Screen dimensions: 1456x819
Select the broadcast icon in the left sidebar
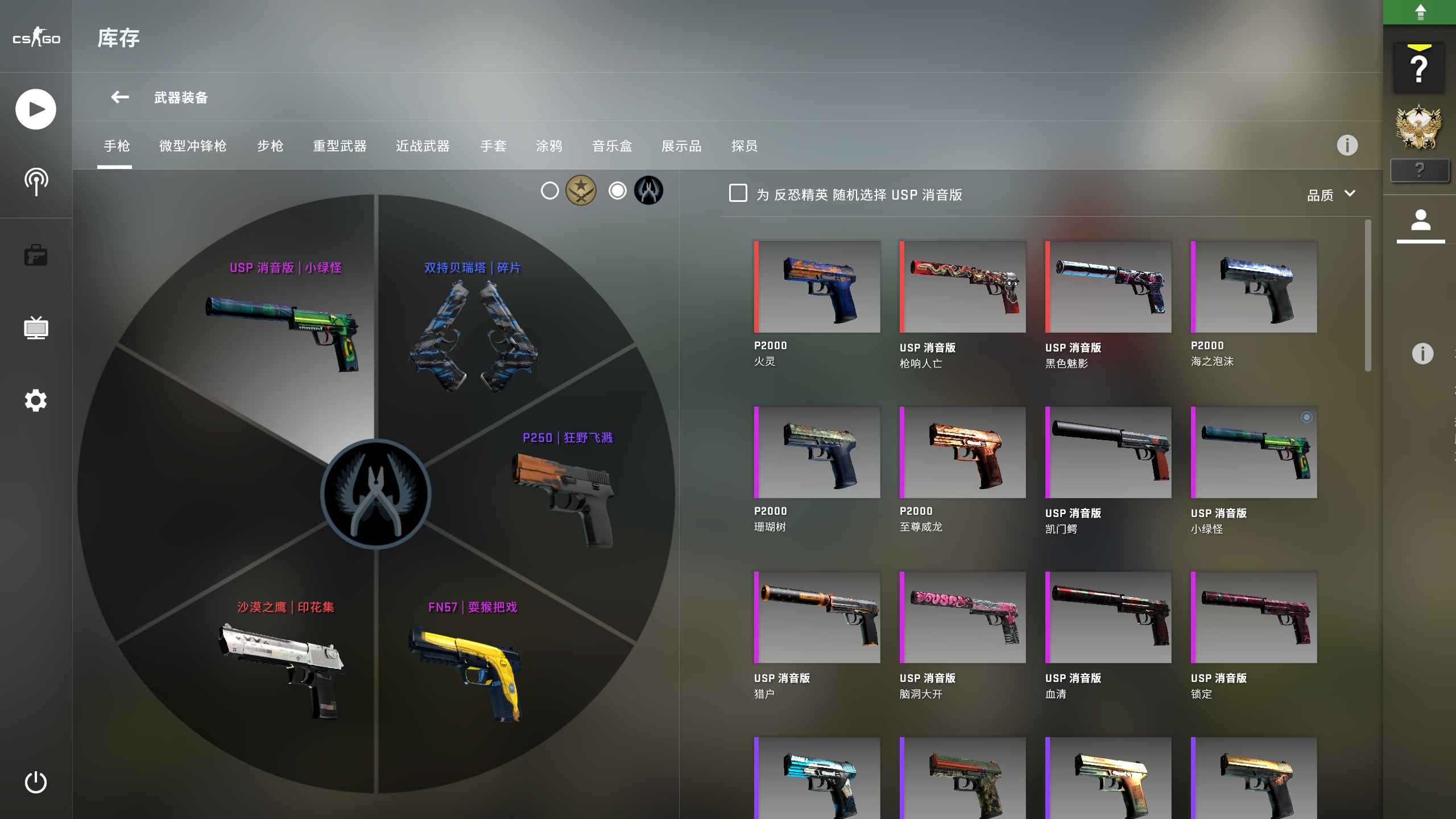[x=35, y=181]
